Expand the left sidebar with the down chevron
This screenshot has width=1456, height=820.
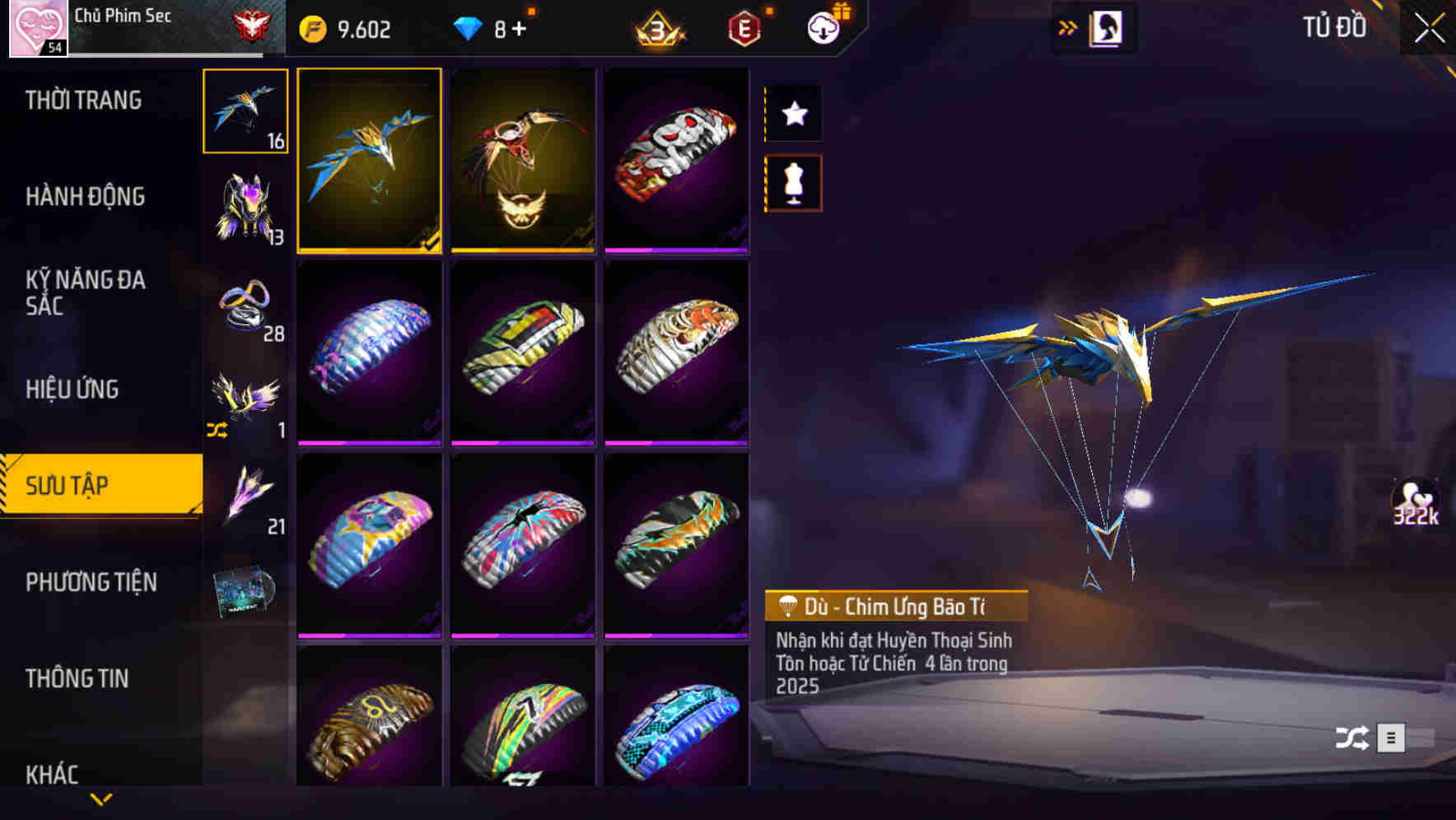[x=101, y=799]
